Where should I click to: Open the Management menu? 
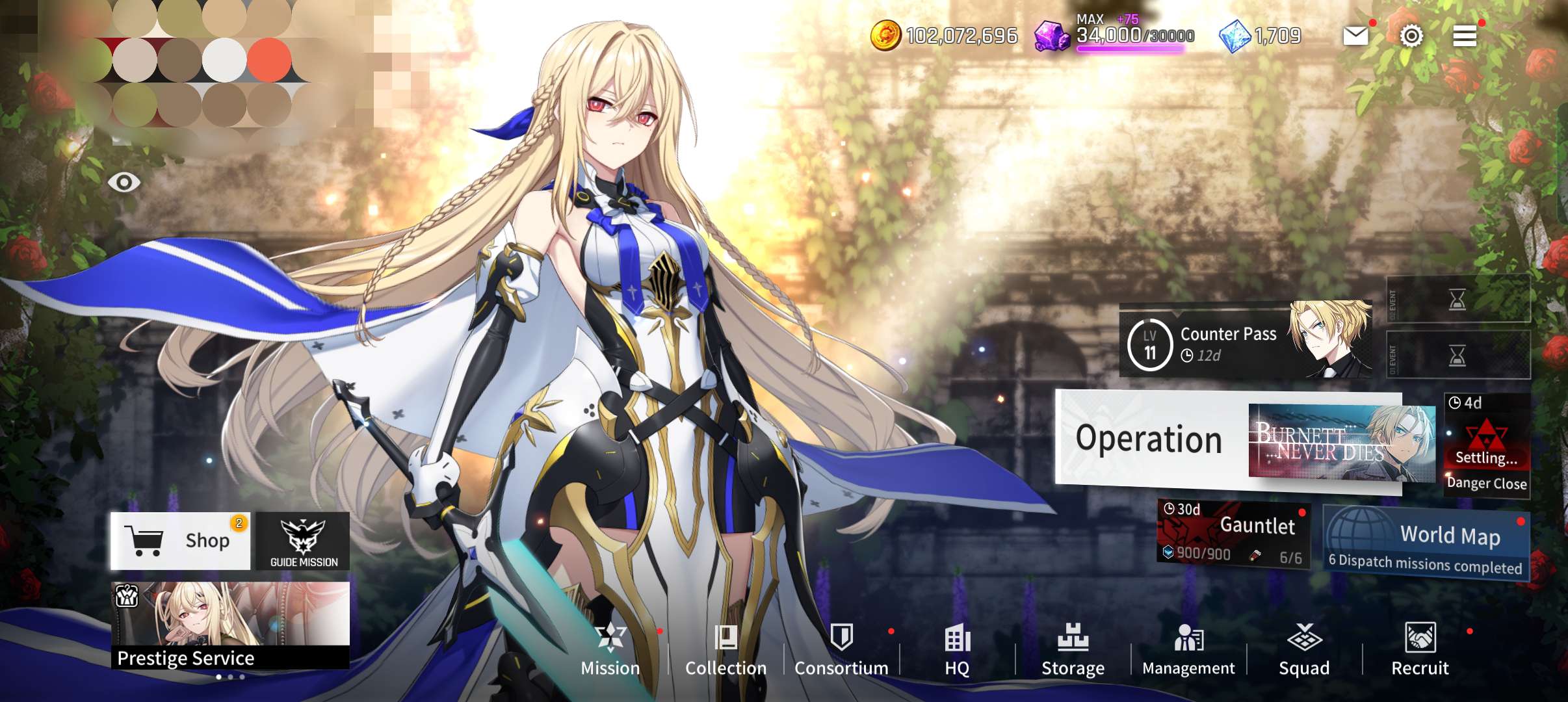point(1188,649)
